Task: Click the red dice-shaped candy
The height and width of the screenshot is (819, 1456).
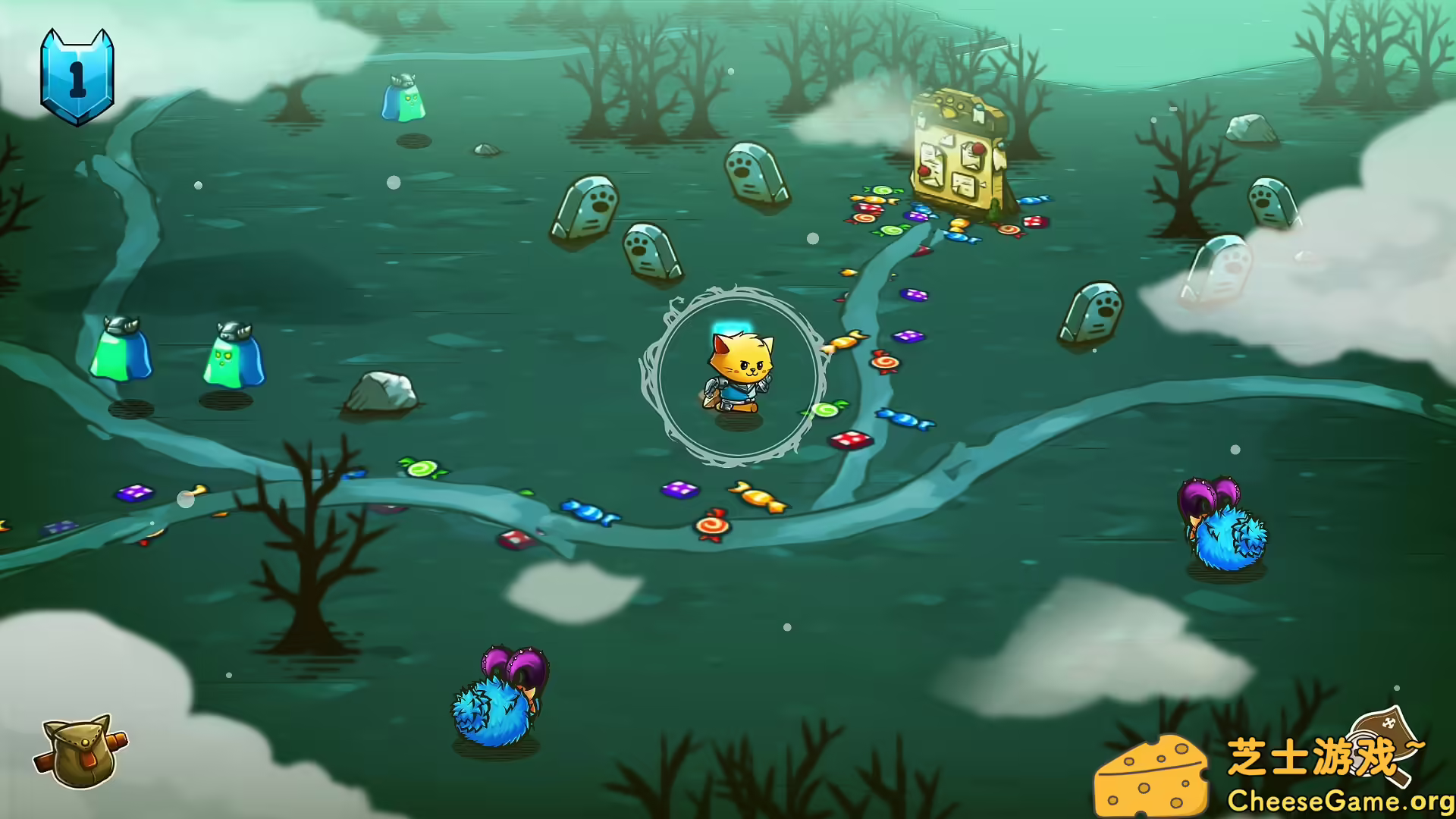Action: coord(849,438)
